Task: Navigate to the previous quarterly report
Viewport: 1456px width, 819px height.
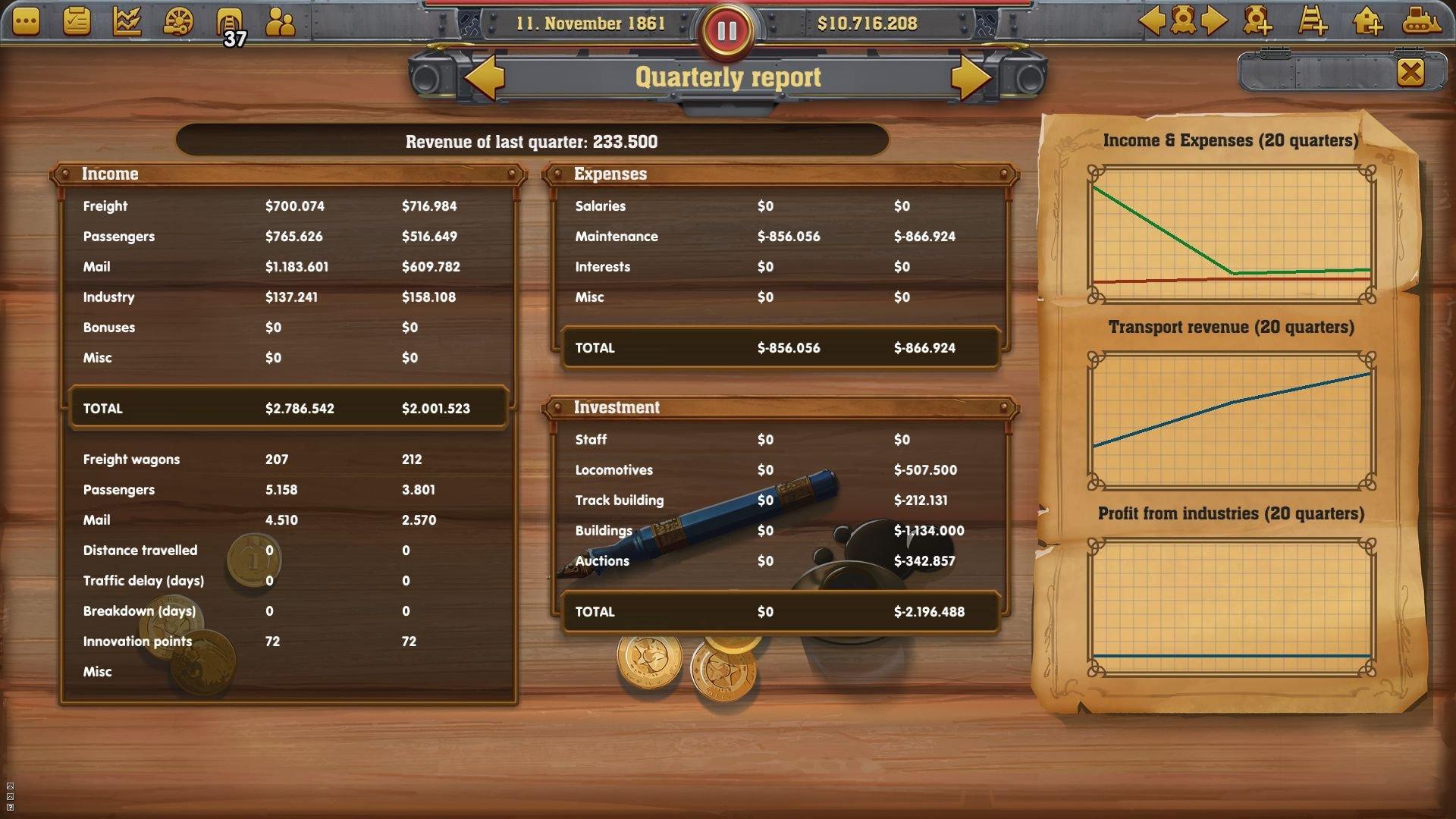Action: click(x=487, y=76)
